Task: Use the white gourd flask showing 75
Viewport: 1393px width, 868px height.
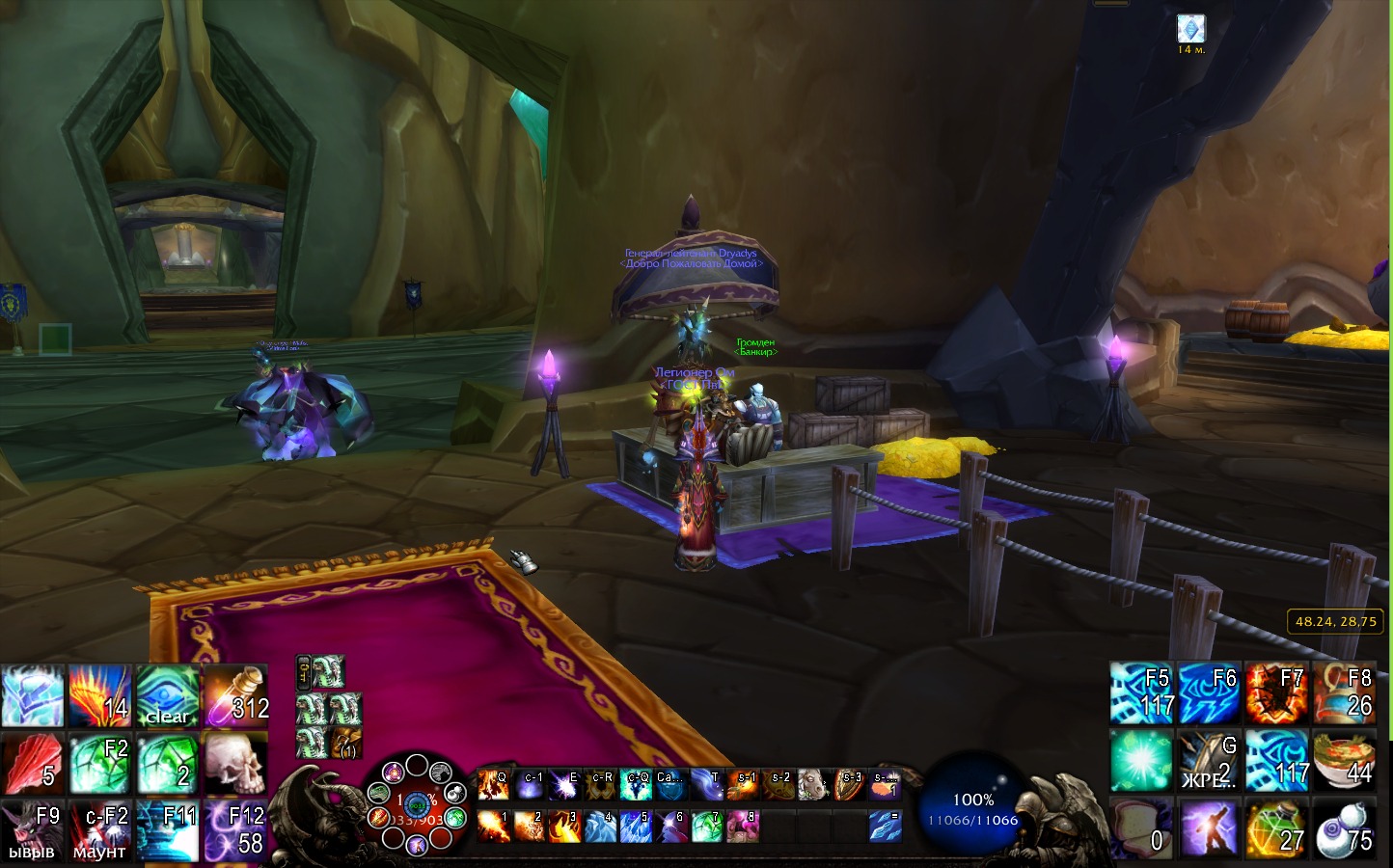Action: (x=1345, y=828)
